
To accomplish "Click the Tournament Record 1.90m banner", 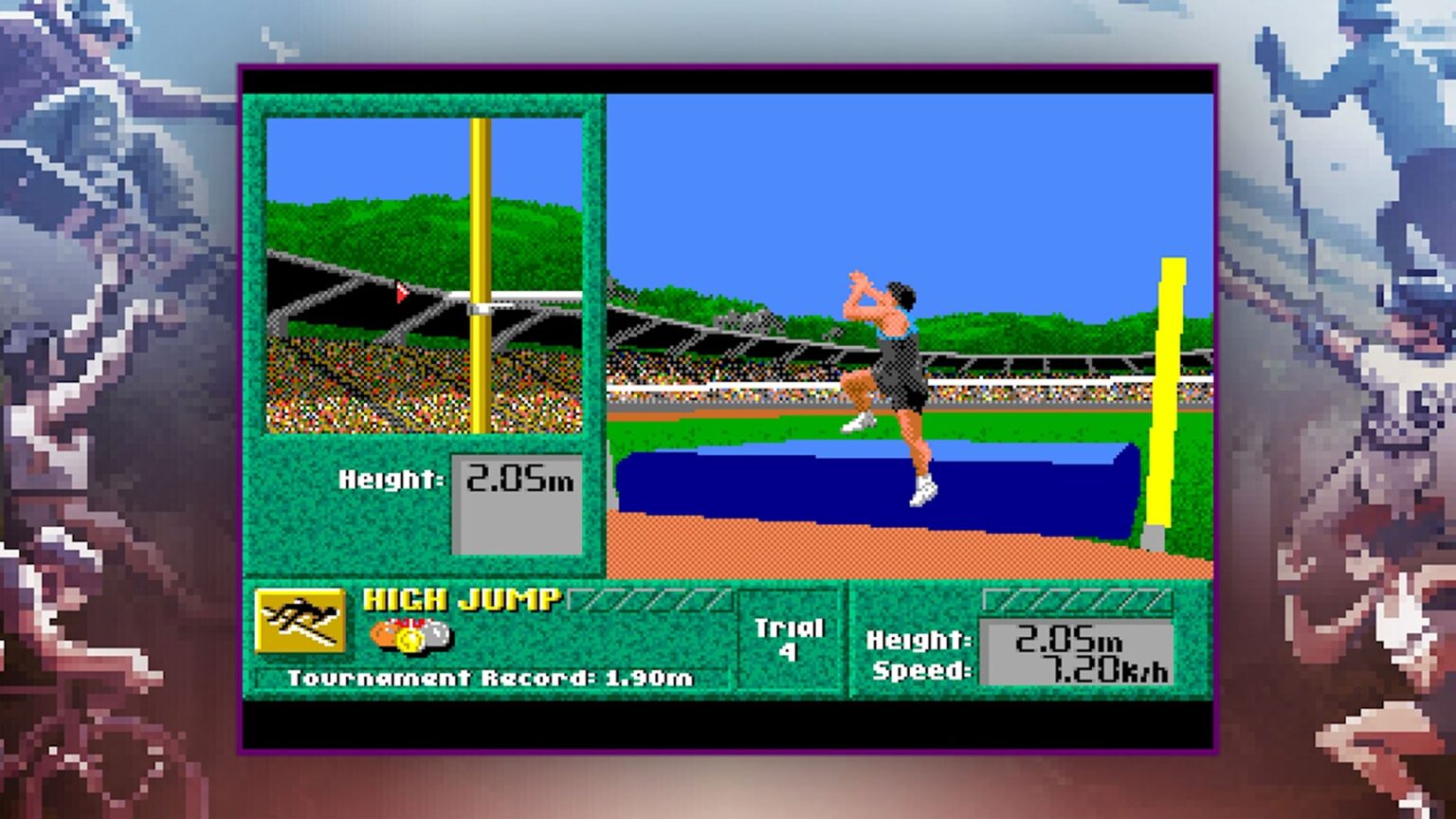I will pyautogui.click(x=492, y=678).
